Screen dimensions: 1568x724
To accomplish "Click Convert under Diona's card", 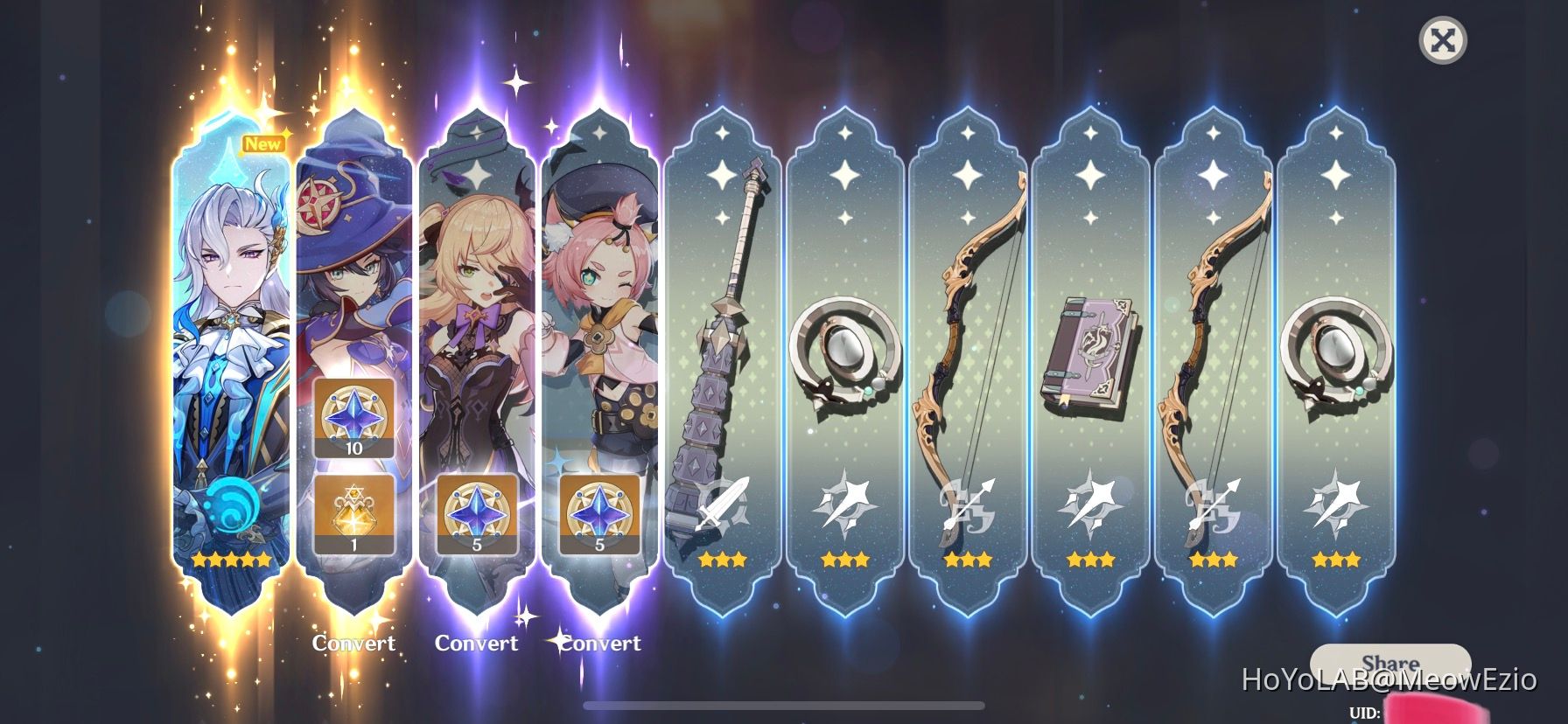I will [x=600, y=644].
